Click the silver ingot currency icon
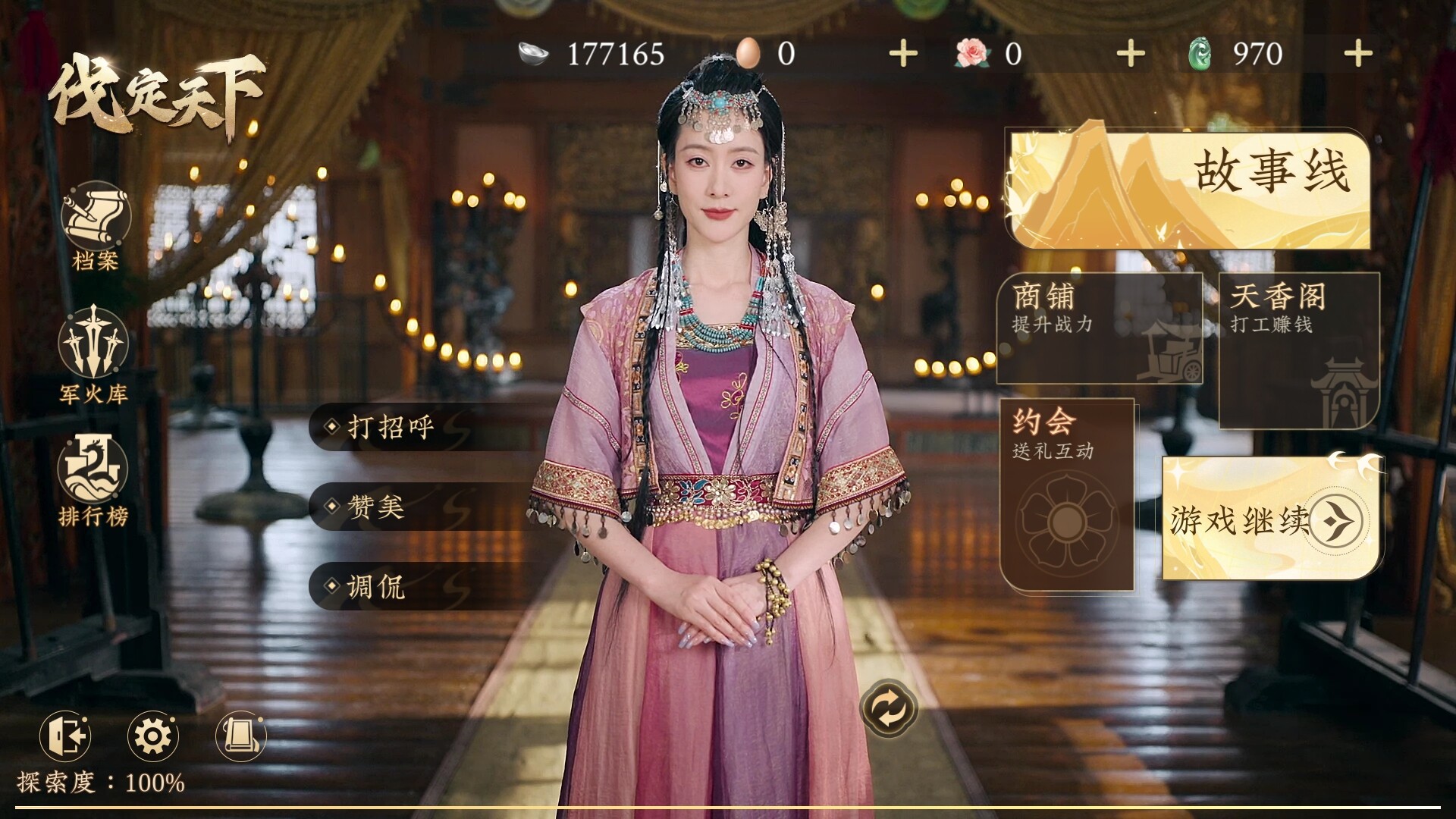 click(x=531, y=55)
